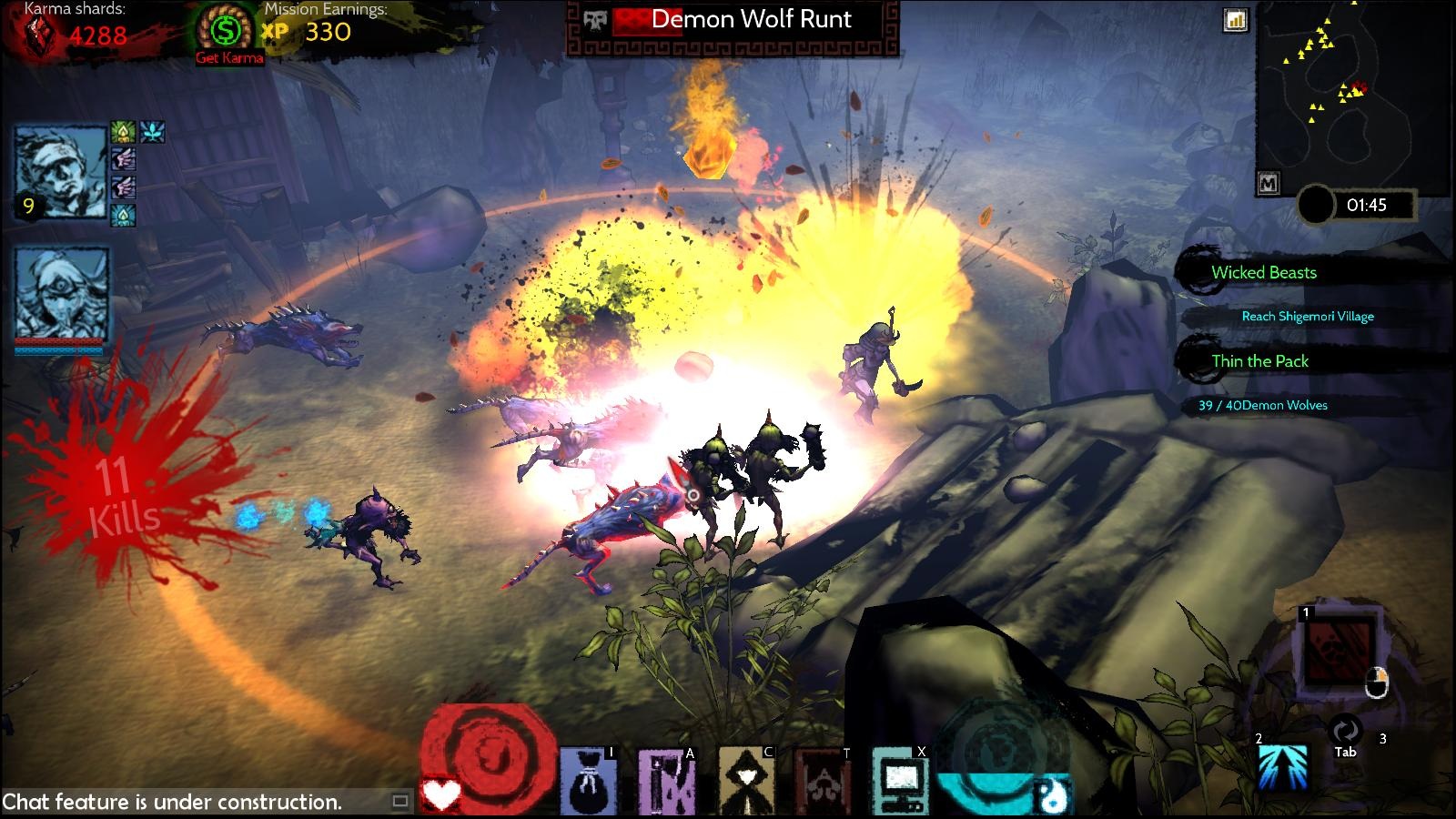The width and height of the screenshot is (1456, 819).
Task: Click the white heart health potion
Action: point(442,797)
